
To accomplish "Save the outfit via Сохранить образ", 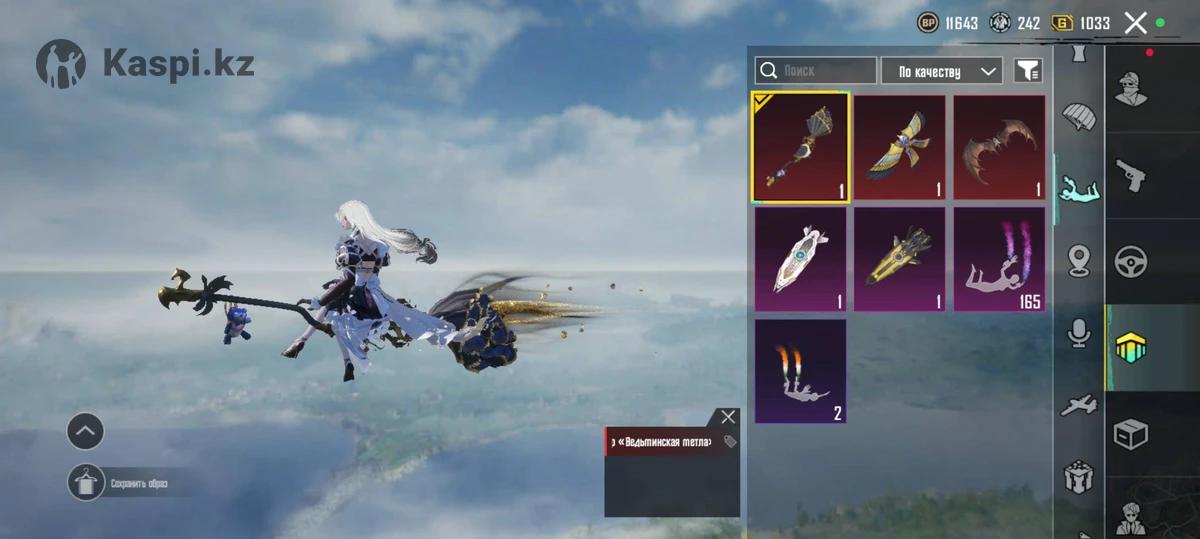I will tap(86, 483).
